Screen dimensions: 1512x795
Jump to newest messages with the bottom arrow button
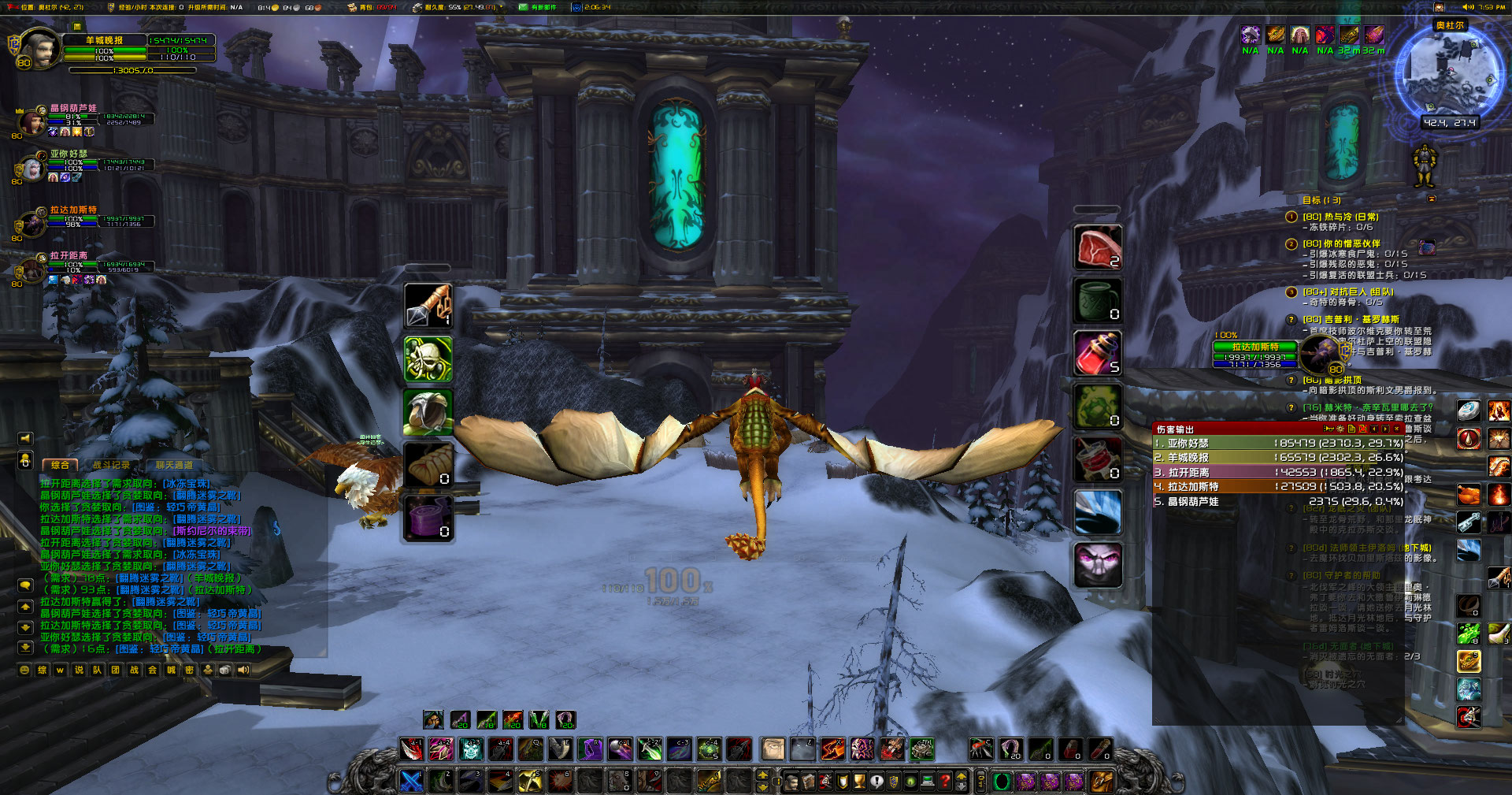click(25, 648)
